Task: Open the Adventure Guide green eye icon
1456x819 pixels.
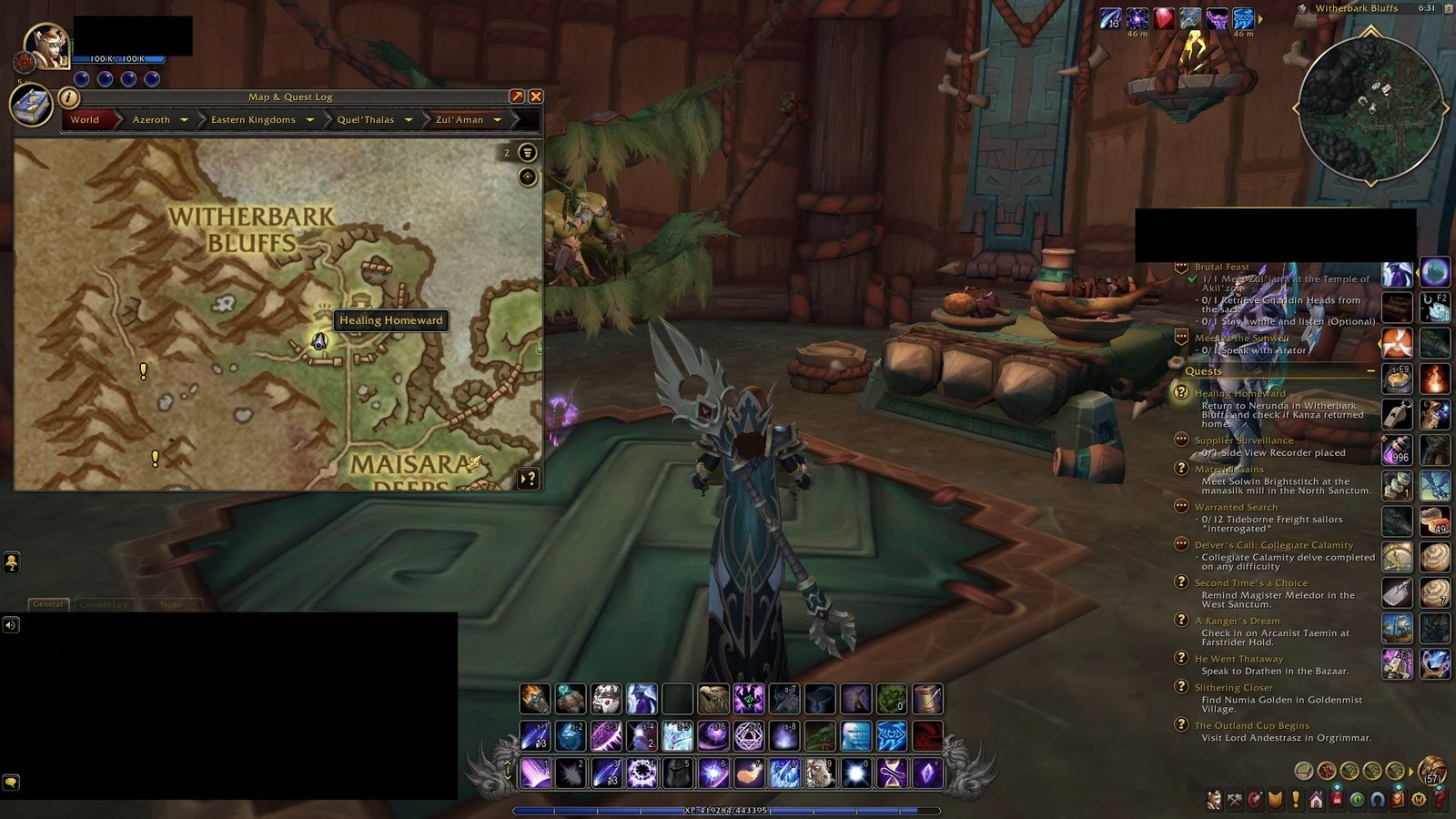Action: click(1357, 798)
